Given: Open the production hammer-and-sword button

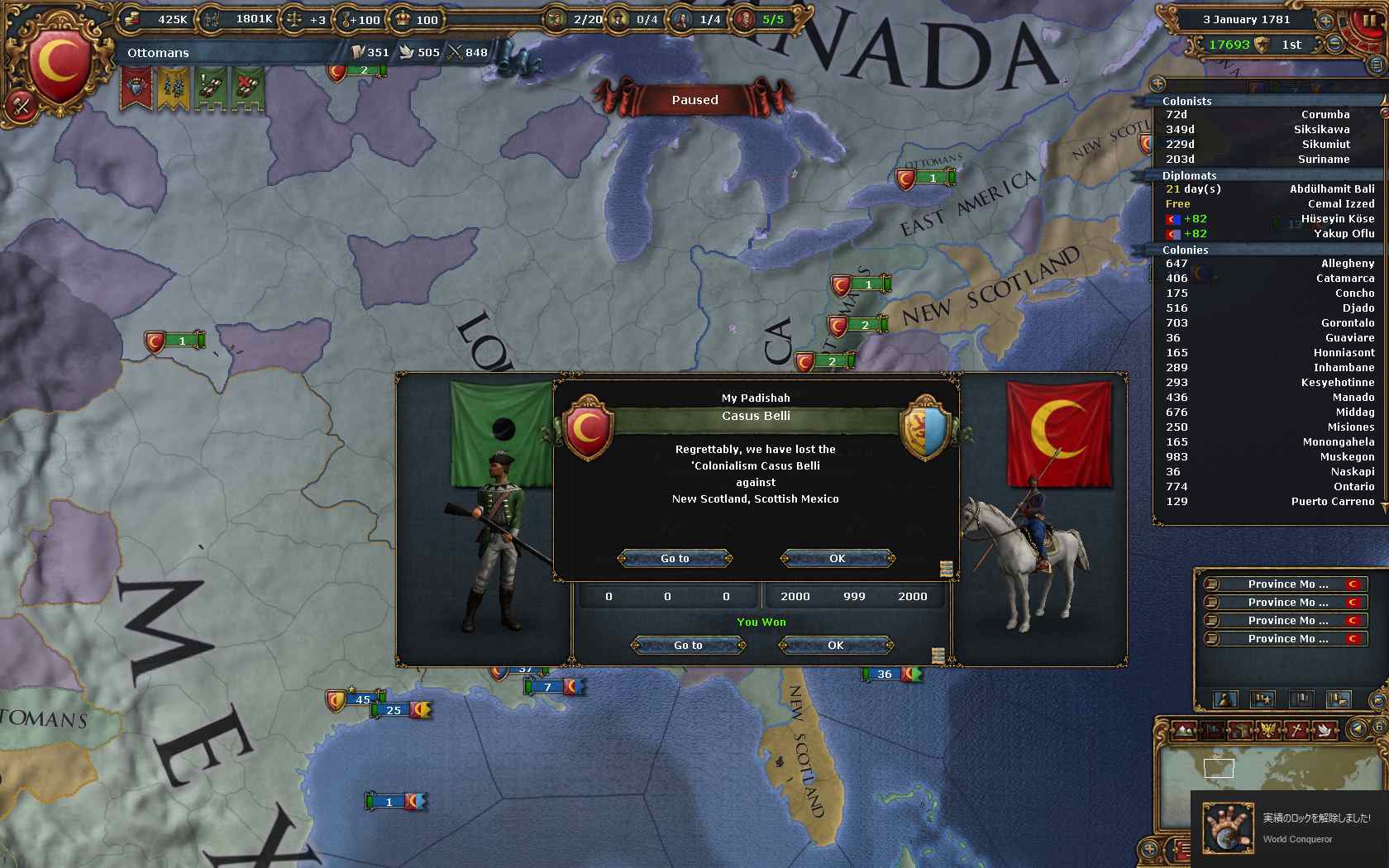Looking at the screenshot, I should click(x=21, y=105).
